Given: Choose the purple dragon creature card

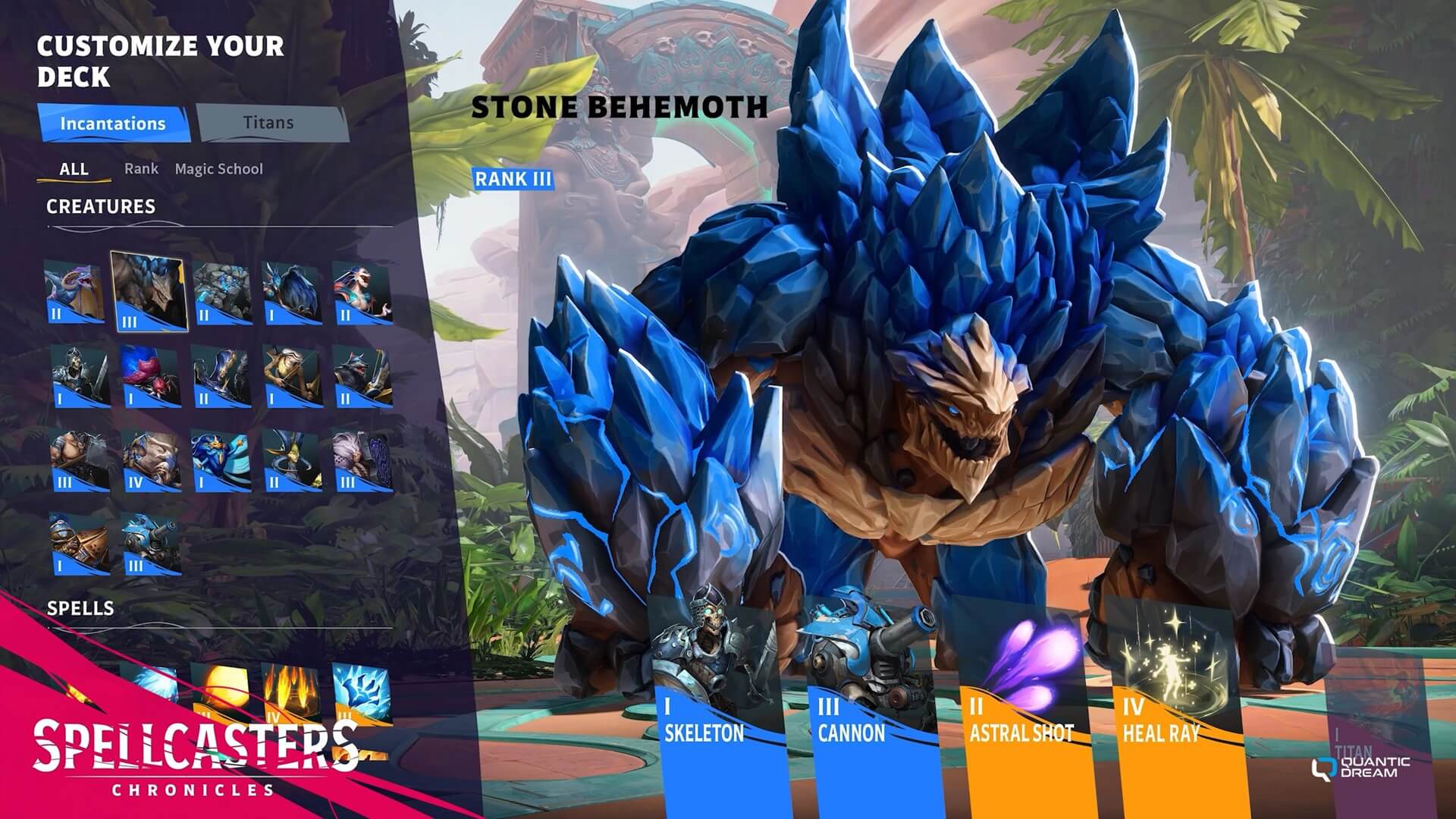Looking at the screenshot, I should (74, 292).
